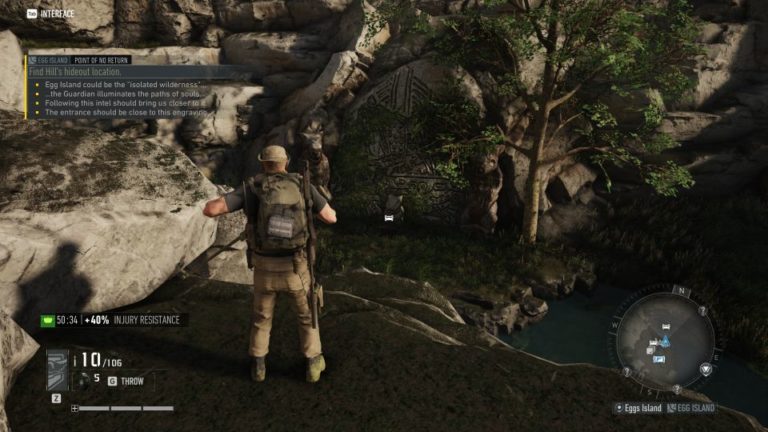Select the blue player arrow on minimap
Screen dimensions: 768x432
click(x=665, y=341)
